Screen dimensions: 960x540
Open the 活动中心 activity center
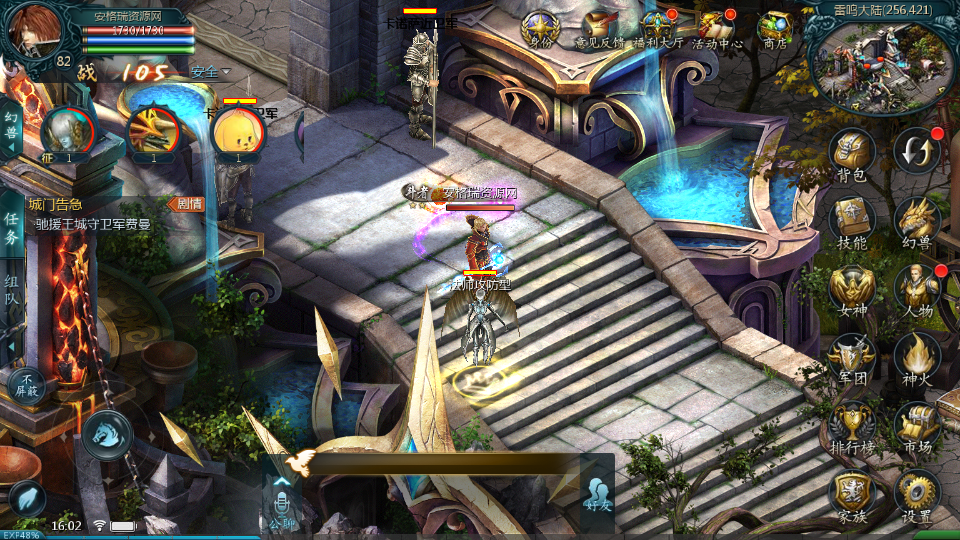(717, 28)
